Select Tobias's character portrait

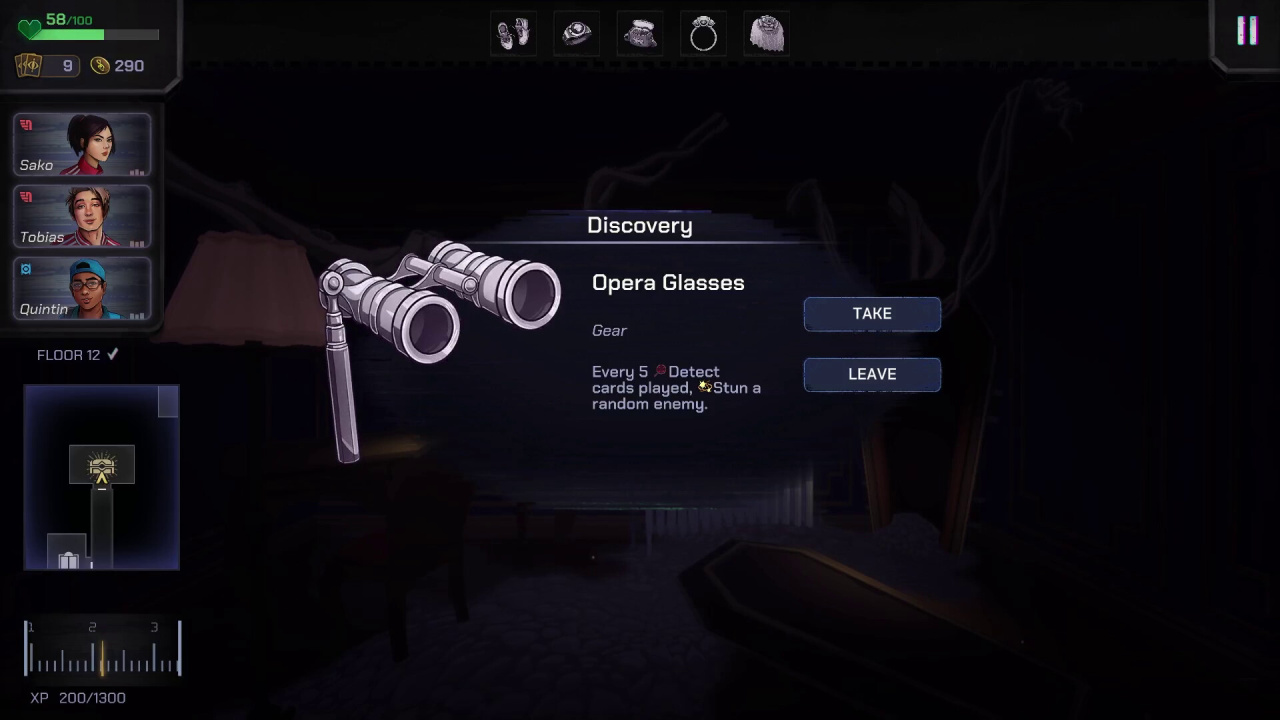[82, 217]
